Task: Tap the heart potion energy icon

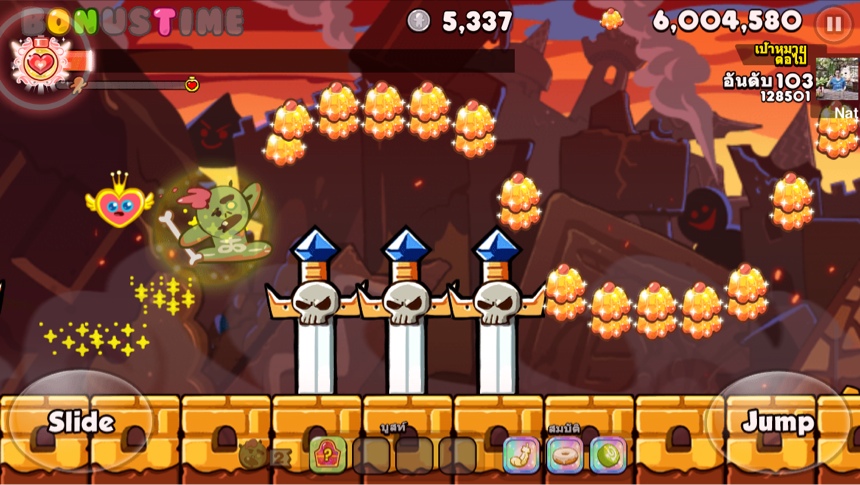Action: [x=40, y=62]
